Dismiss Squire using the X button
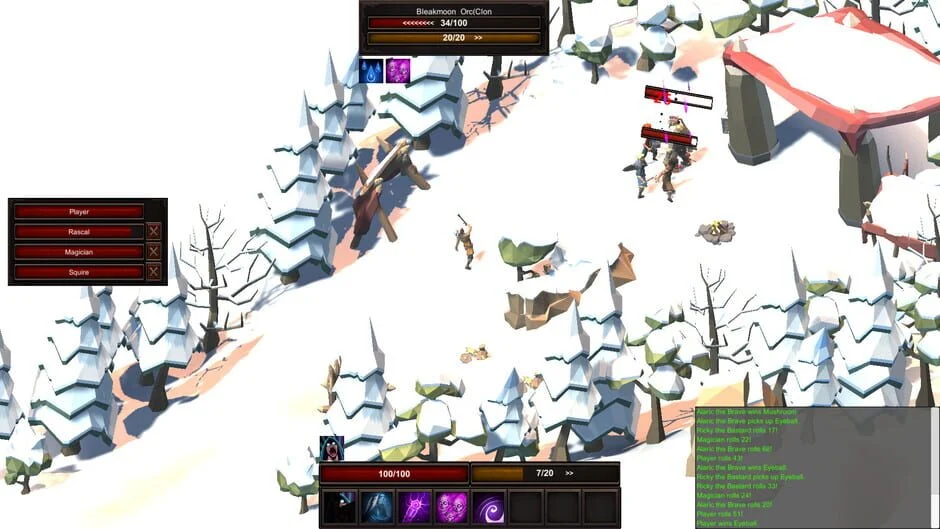The height and width of the screenshot is (529, 940). [x=154, y=272]
